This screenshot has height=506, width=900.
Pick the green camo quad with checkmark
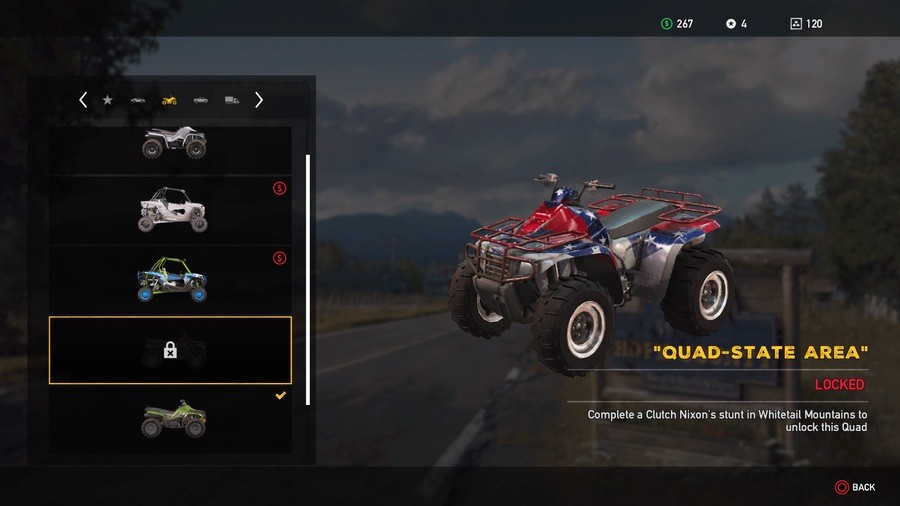click(x=171, y=420)
